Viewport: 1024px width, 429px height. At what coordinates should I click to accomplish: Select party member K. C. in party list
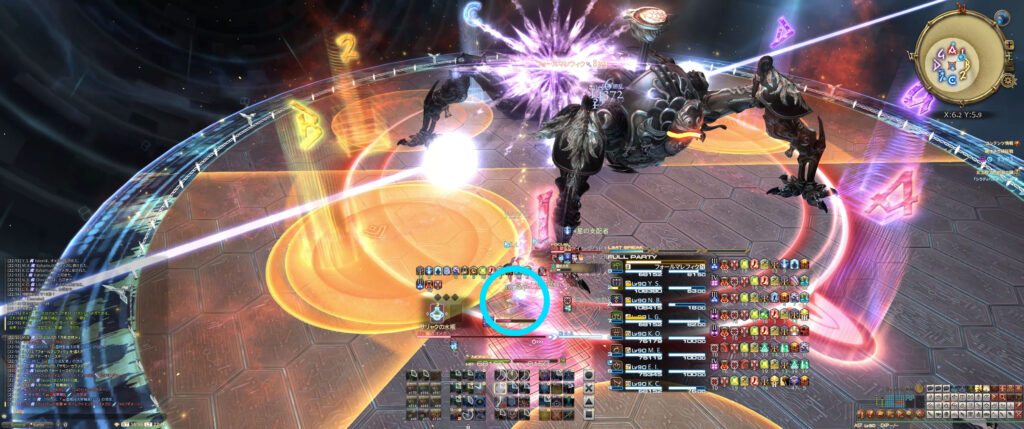click(650, 384)
